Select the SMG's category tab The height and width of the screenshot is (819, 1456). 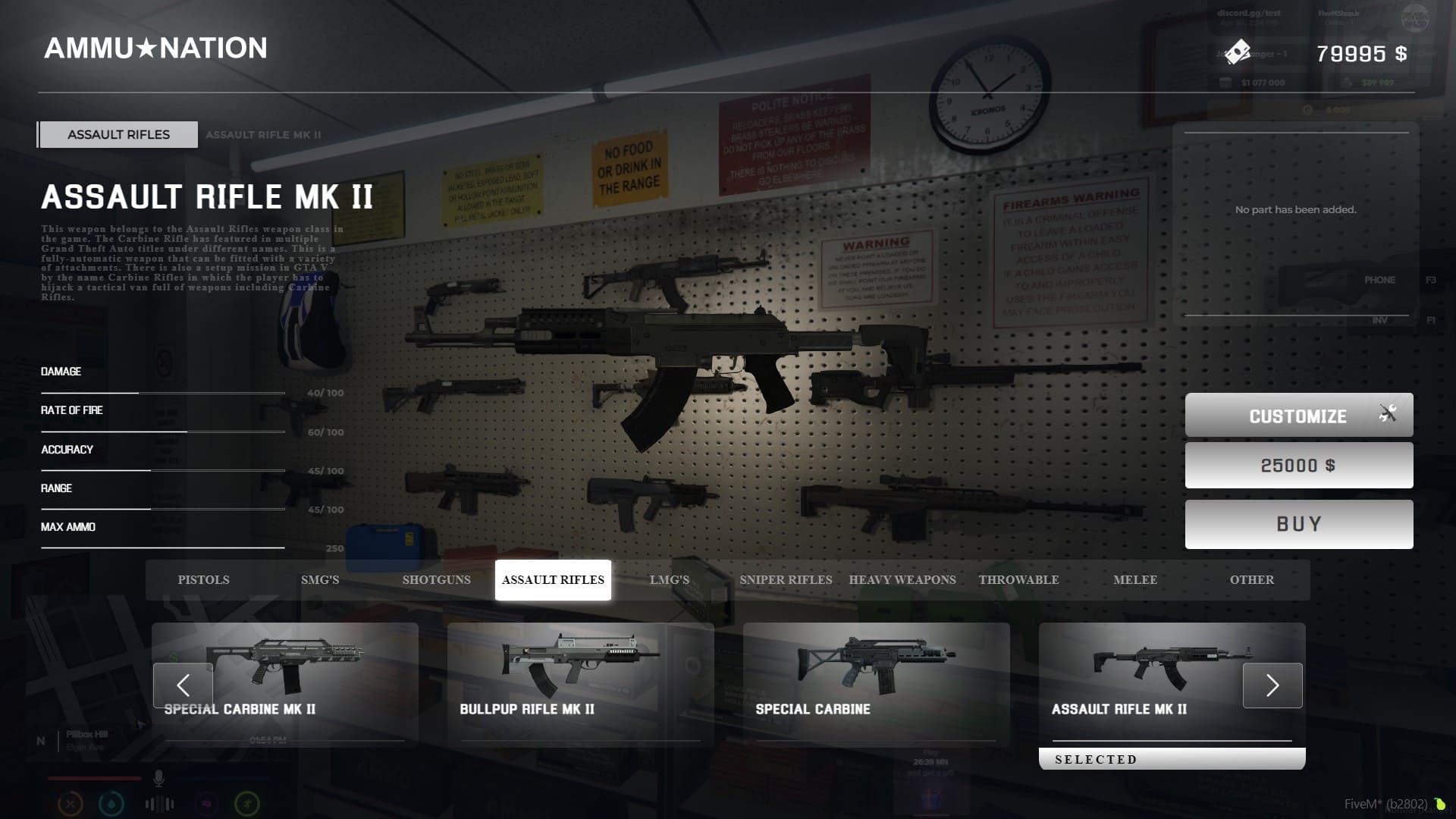[x=320, y=580]
